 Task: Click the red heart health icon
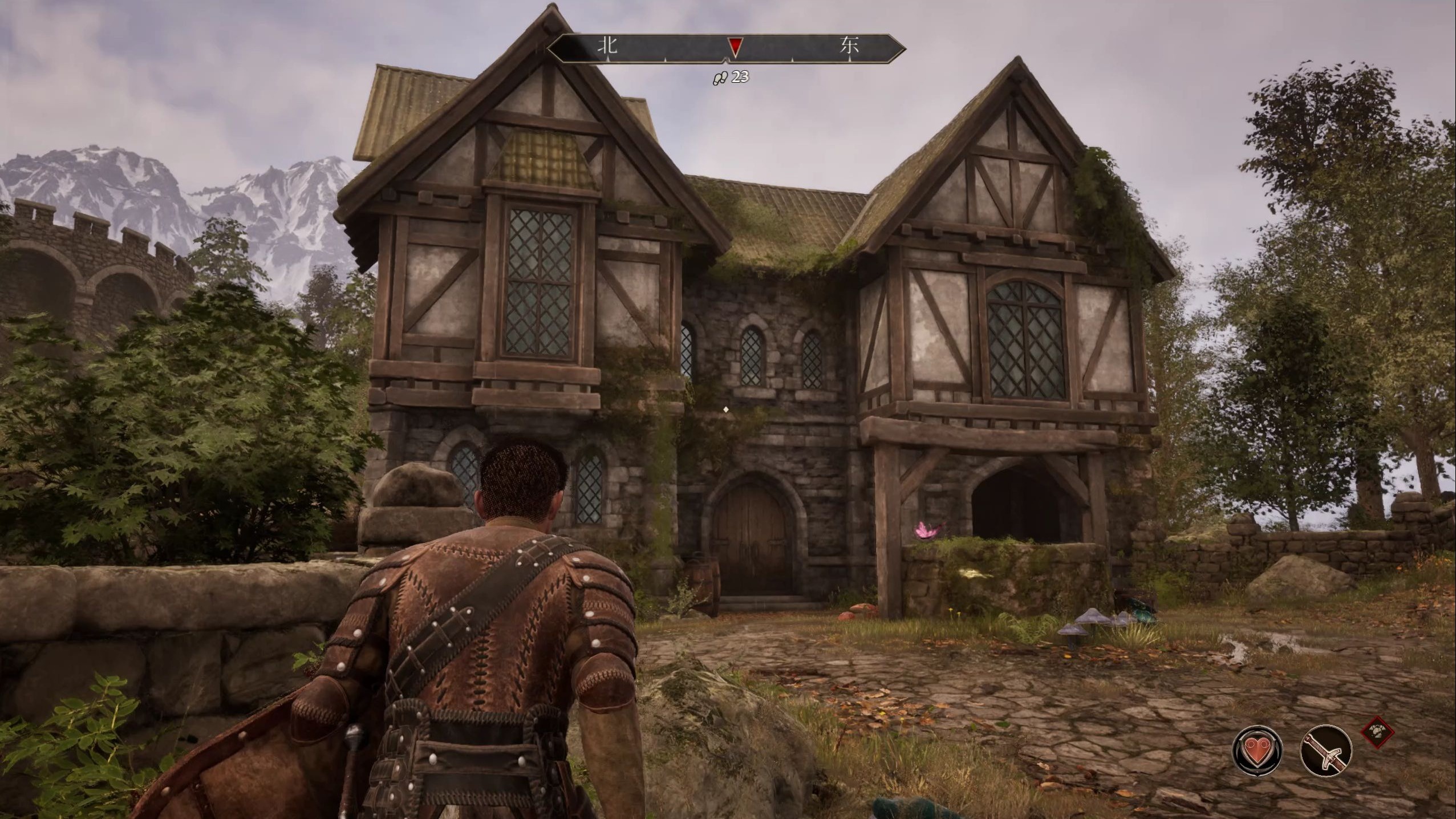coord(1258,751)
